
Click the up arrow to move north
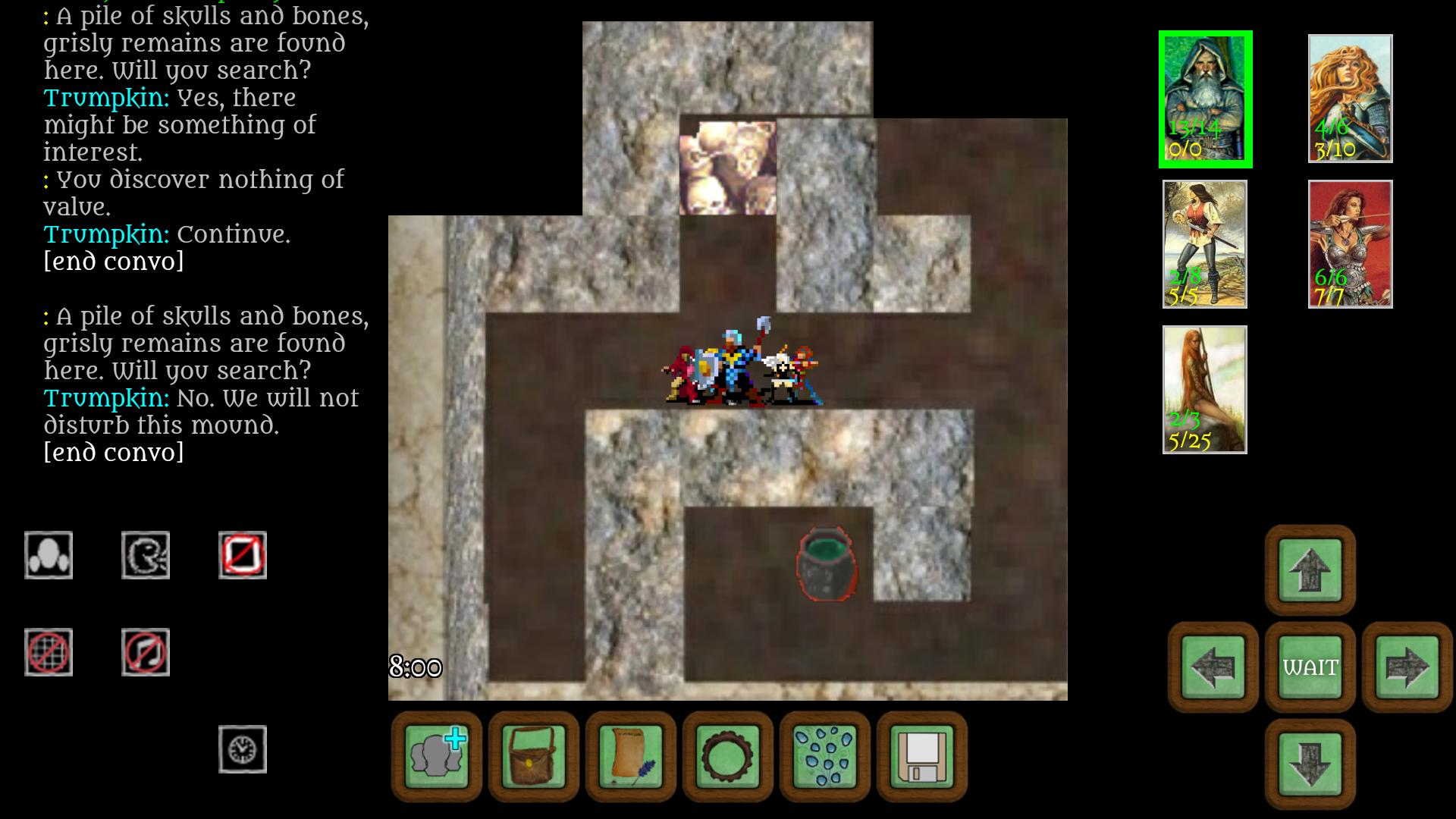coord(1308,571)
